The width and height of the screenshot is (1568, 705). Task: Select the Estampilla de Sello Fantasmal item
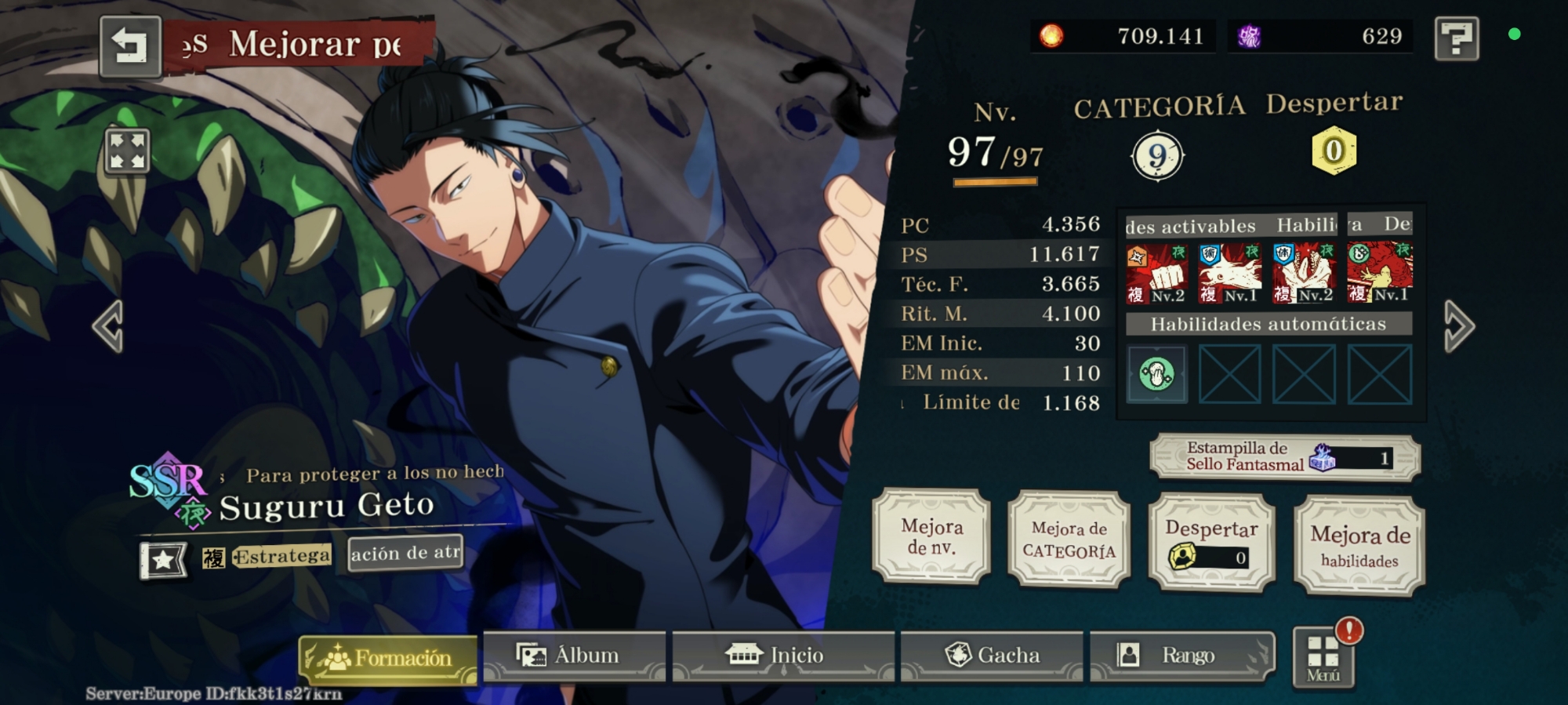1284,456
